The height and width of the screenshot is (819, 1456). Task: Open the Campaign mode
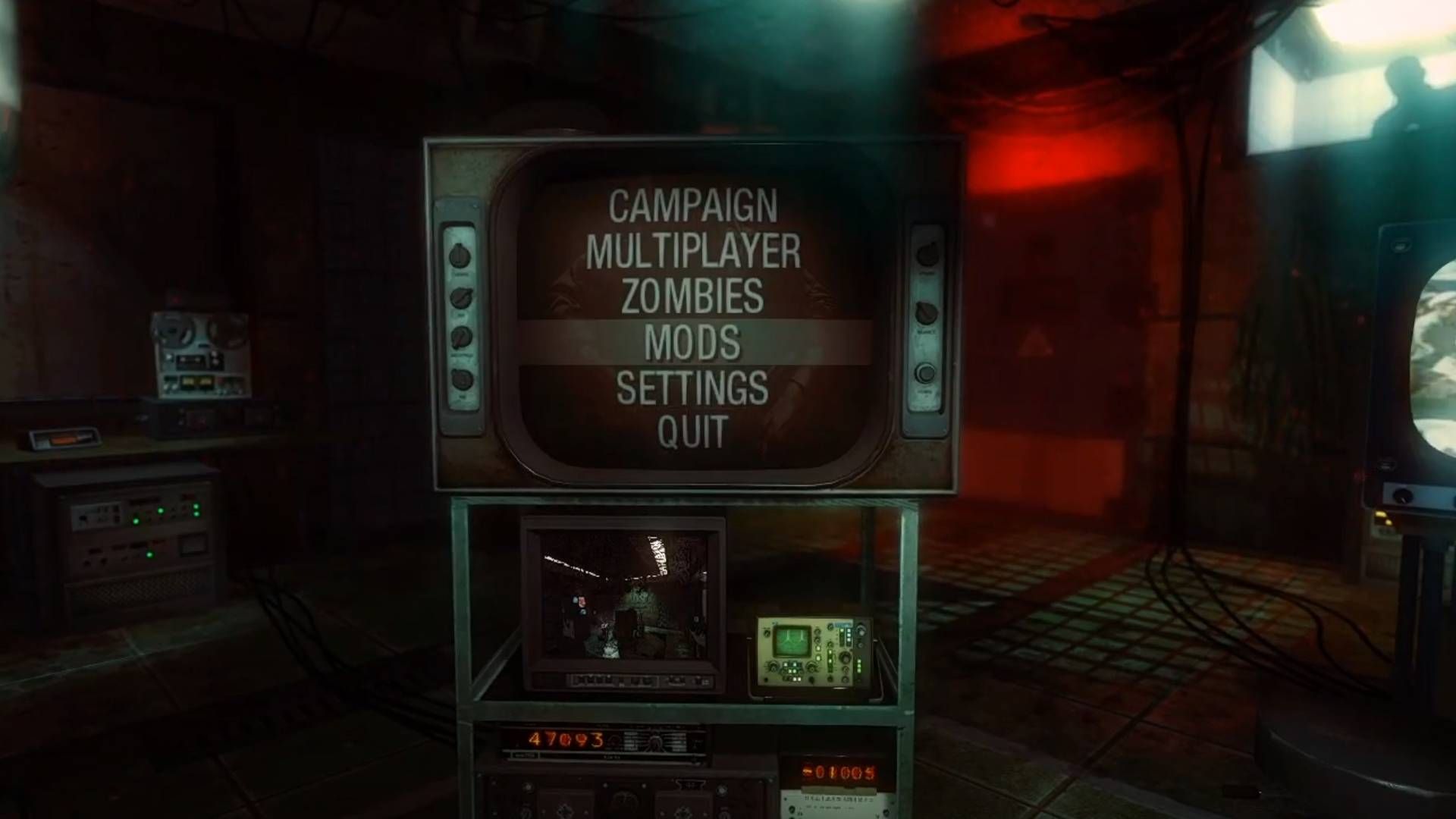tap(693, 206)
